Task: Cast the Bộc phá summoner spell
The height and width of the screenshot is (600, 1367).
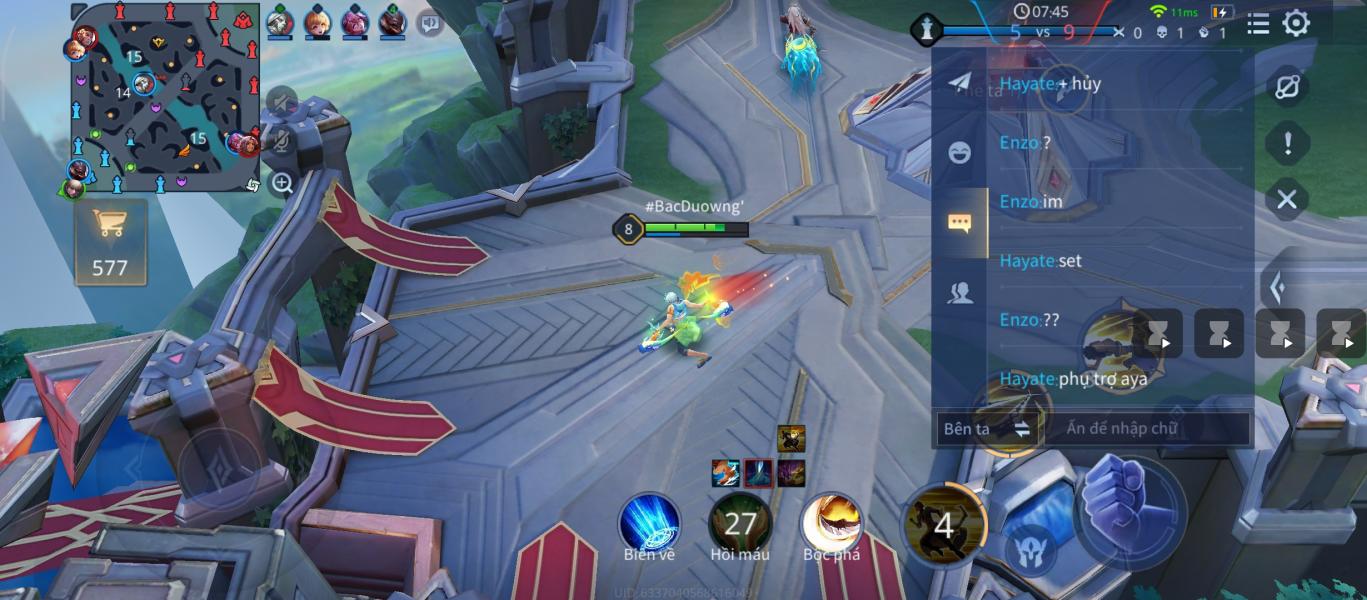Action: tap(831, 523)
